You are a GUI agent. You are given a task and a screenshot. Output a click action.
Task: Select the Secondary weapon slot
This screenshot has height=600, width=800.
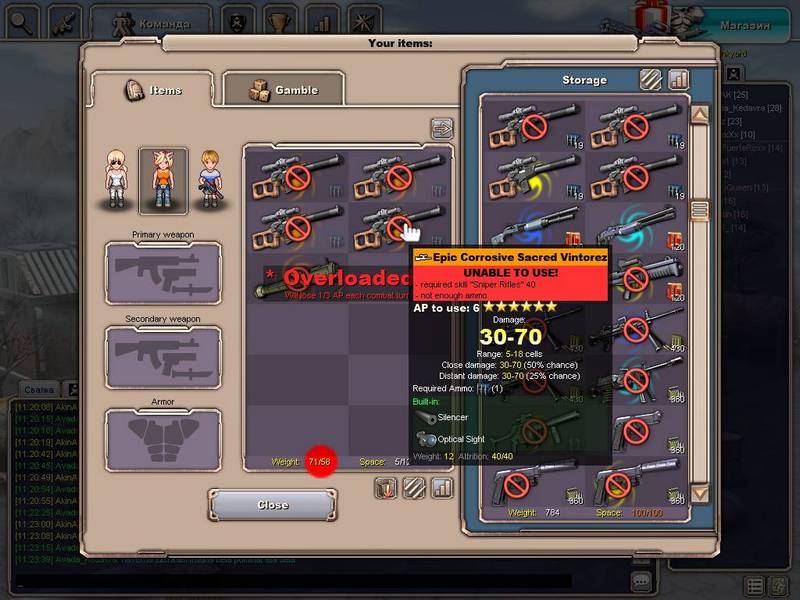pyautogui.click(x=163, y=357)
